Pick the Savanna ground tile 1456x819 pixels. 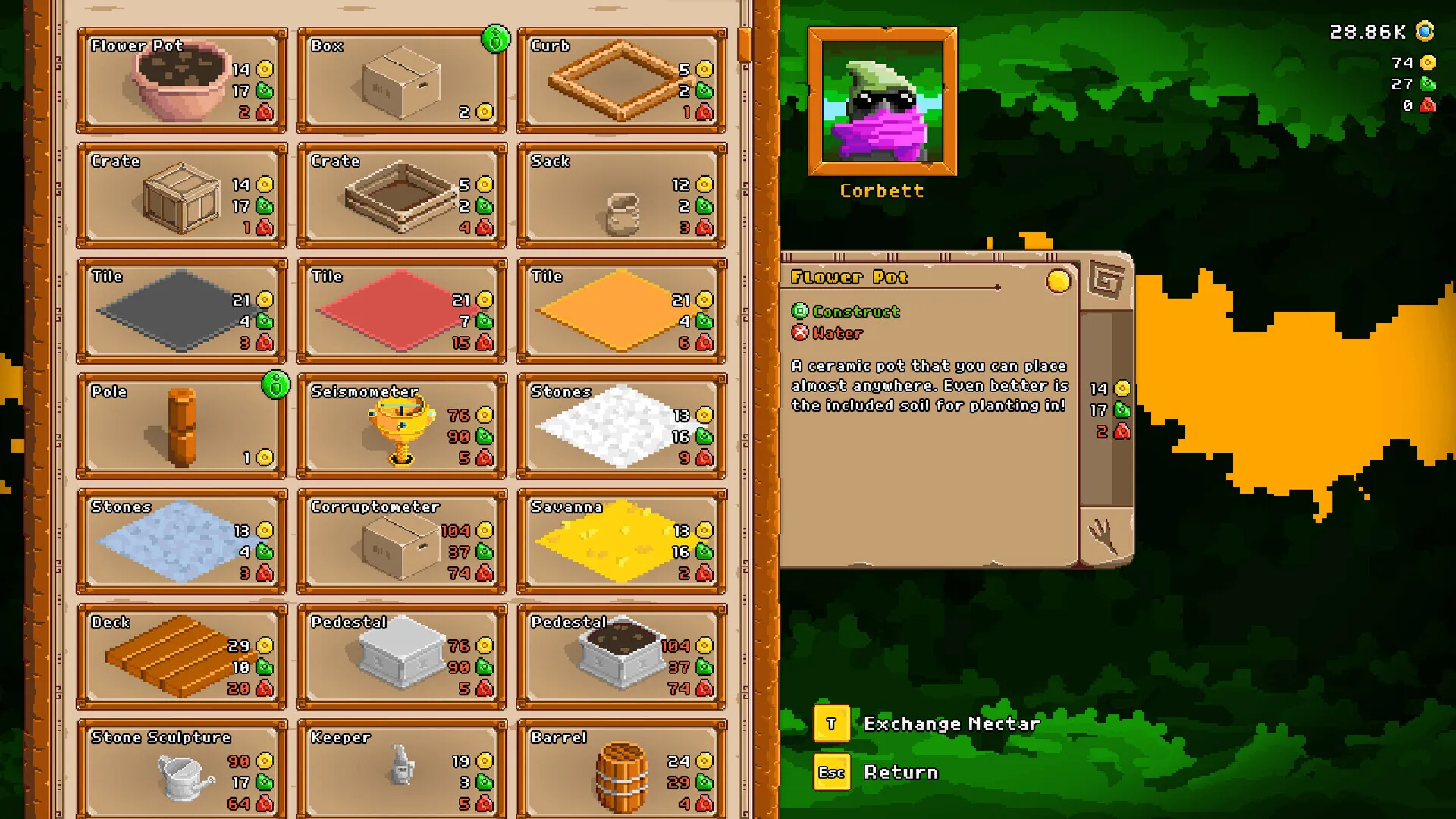click(621, 541)
